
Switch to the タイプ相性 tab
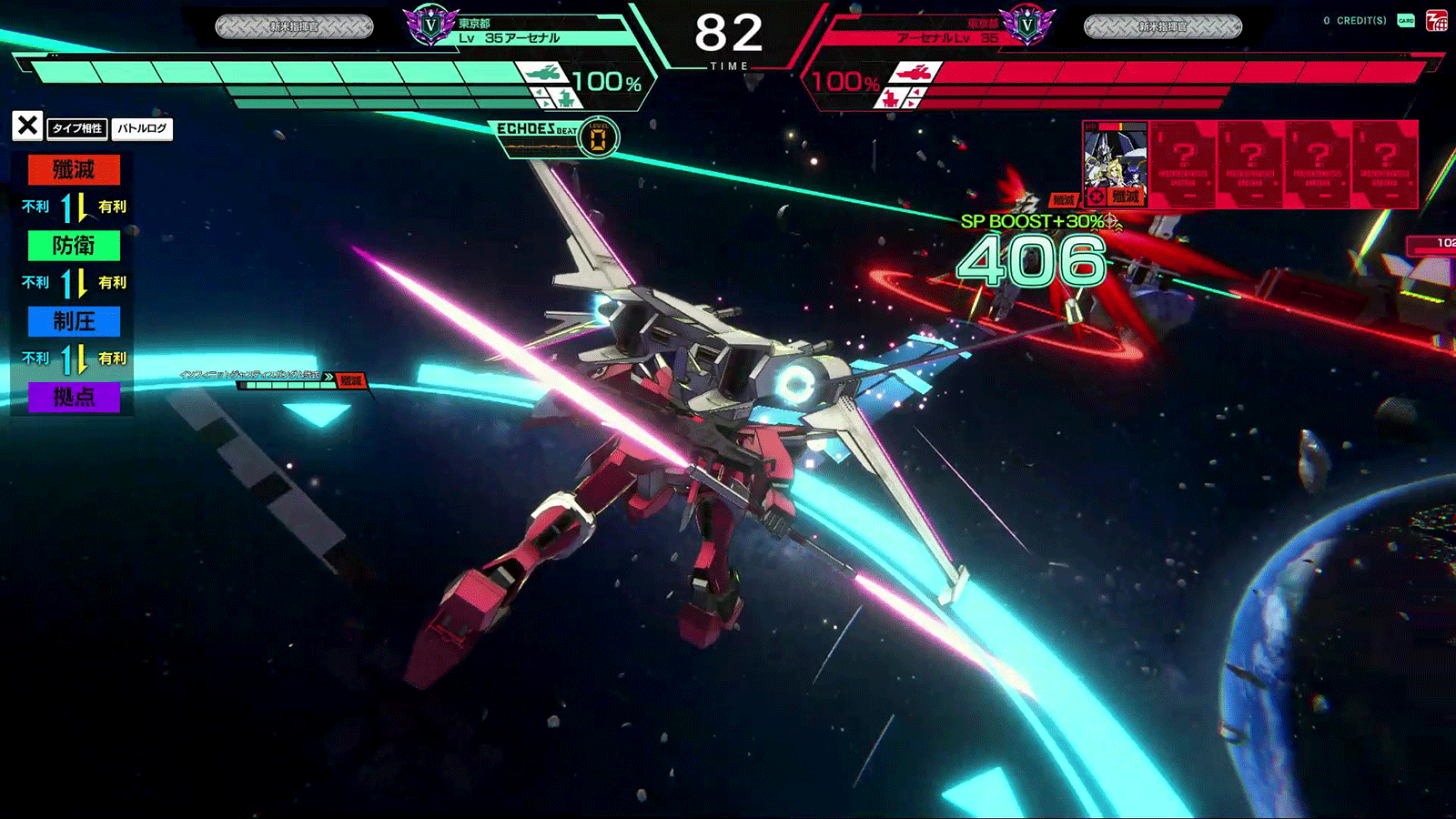point(77,128)
